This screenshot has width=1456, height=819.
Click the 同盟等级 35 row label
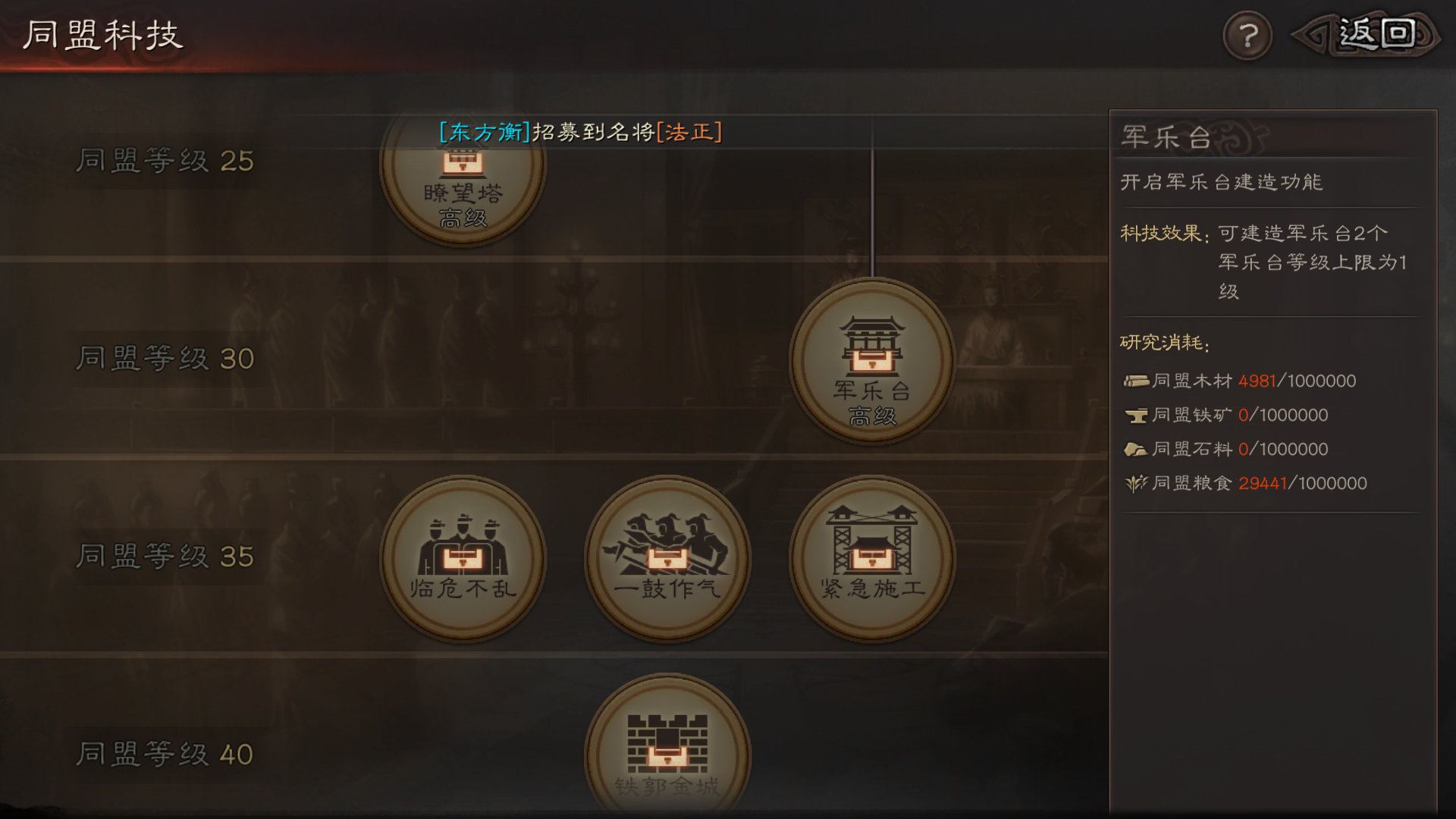[x=163, y=559]
